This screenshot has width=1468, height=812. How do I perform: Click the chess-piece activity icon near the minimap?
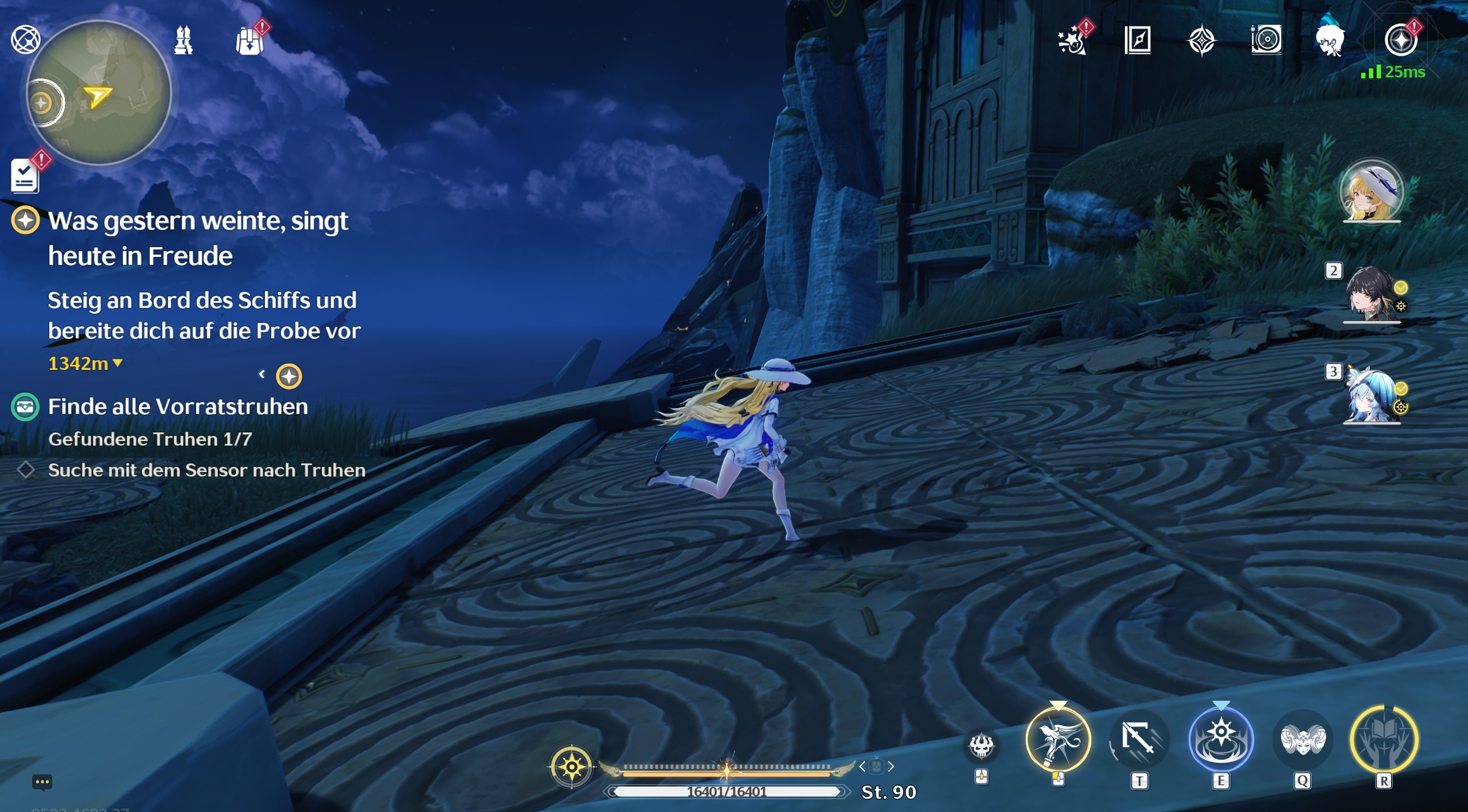click(182, 40)
